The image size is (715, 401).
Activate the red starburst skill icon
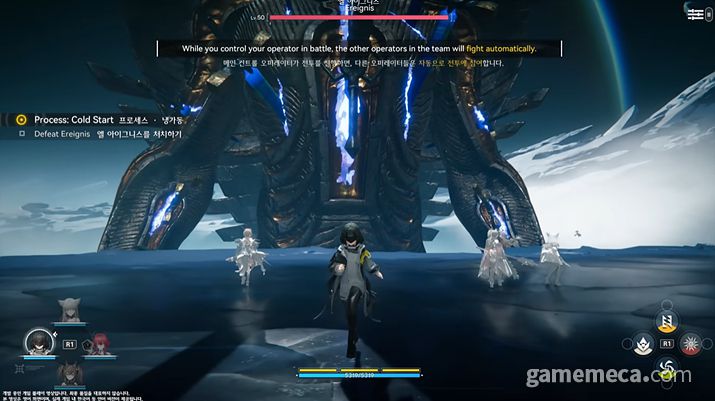click(x=689, y=344)
